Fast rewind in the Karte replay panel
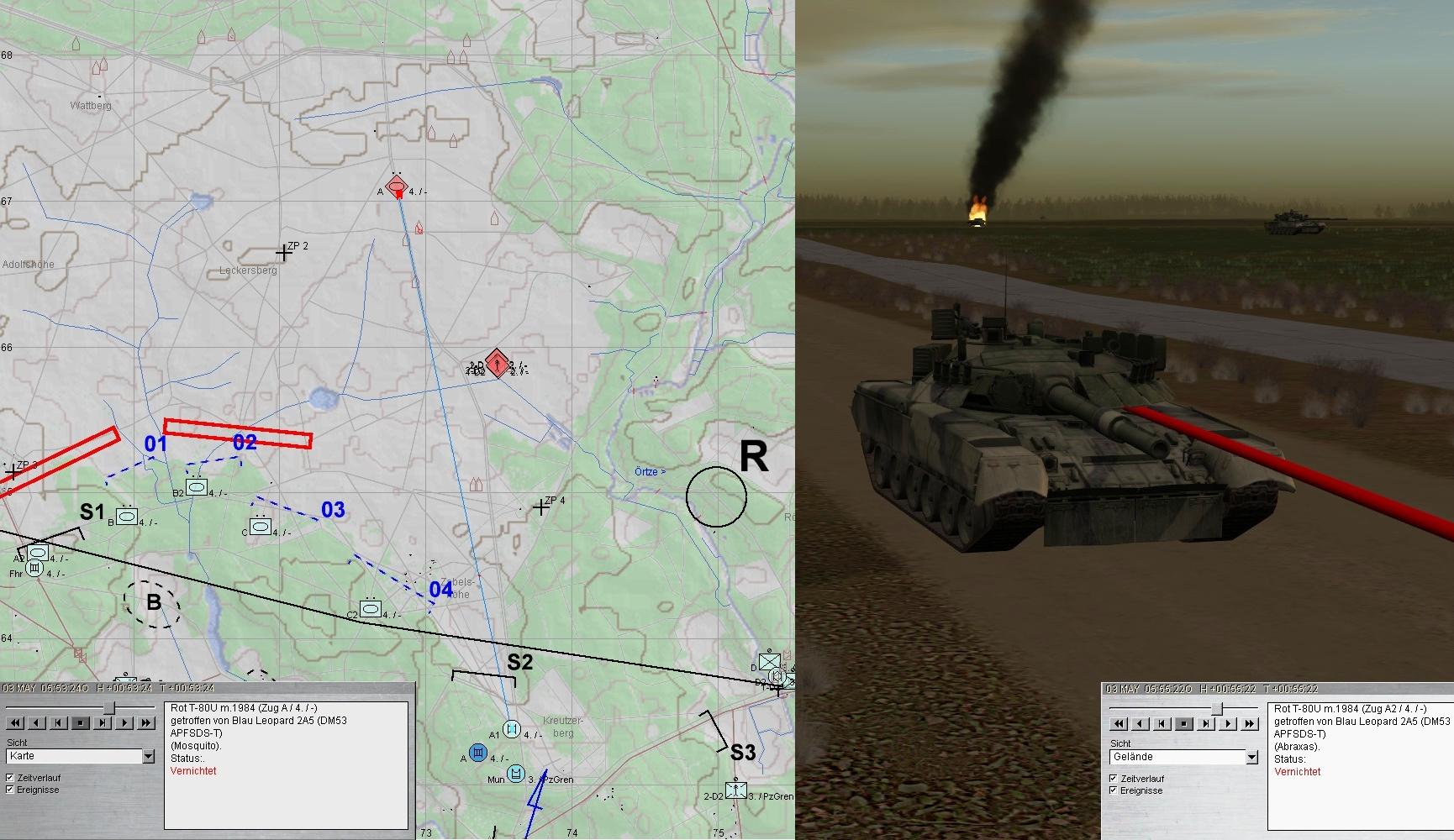1454x840 pixels. 15,722
